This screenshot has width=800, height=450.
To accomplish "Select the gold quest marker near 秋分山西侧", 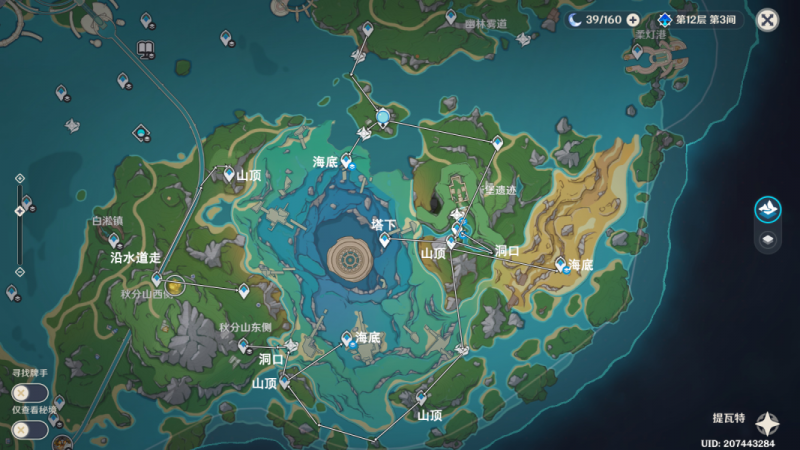I will 176,287.
